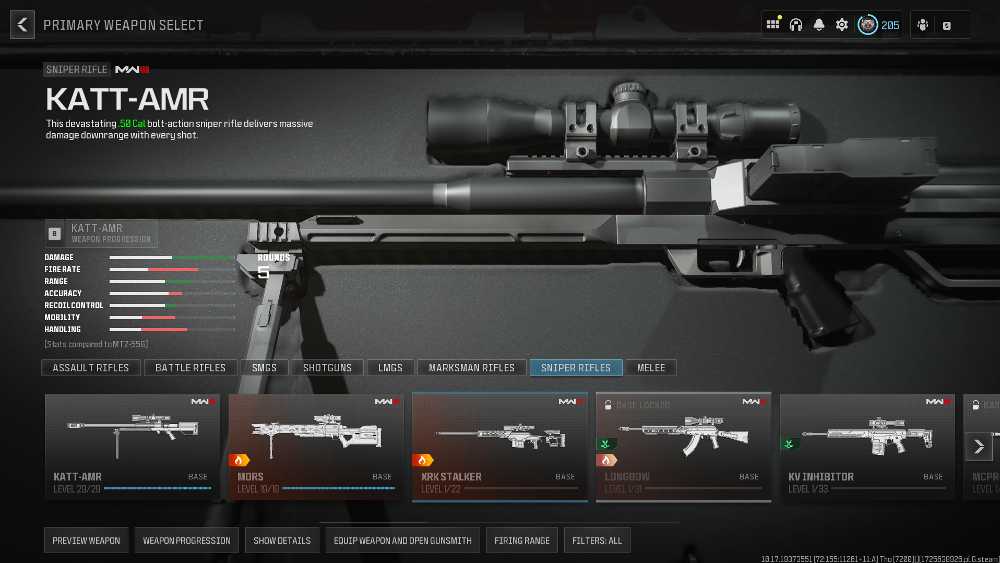
Task: Select the KV Inhibitor weapon card
Action: click(x=867, y=446)
